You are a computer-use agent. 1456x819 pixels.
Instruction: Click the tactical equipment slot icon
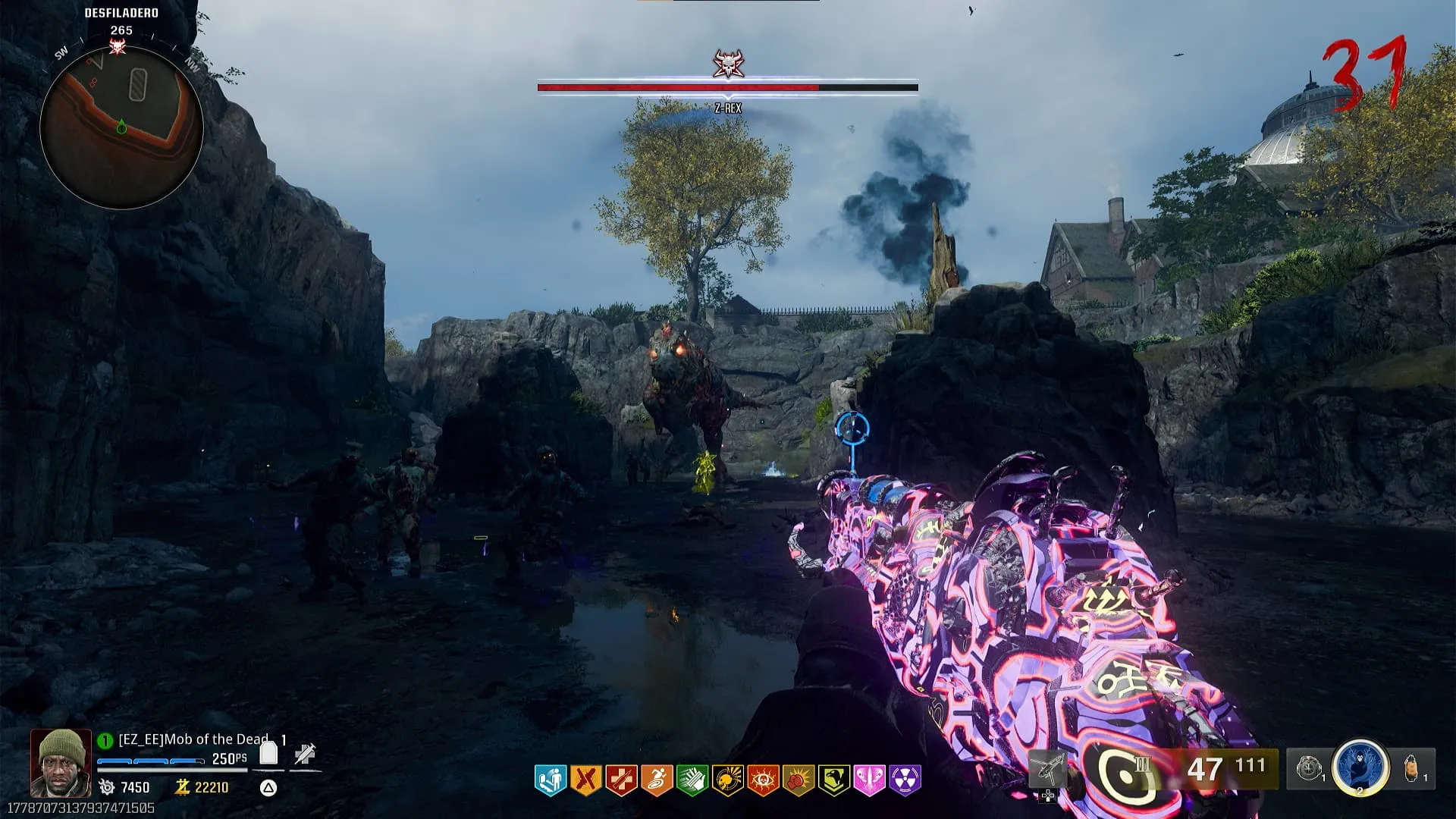(x=1307, y=768)
